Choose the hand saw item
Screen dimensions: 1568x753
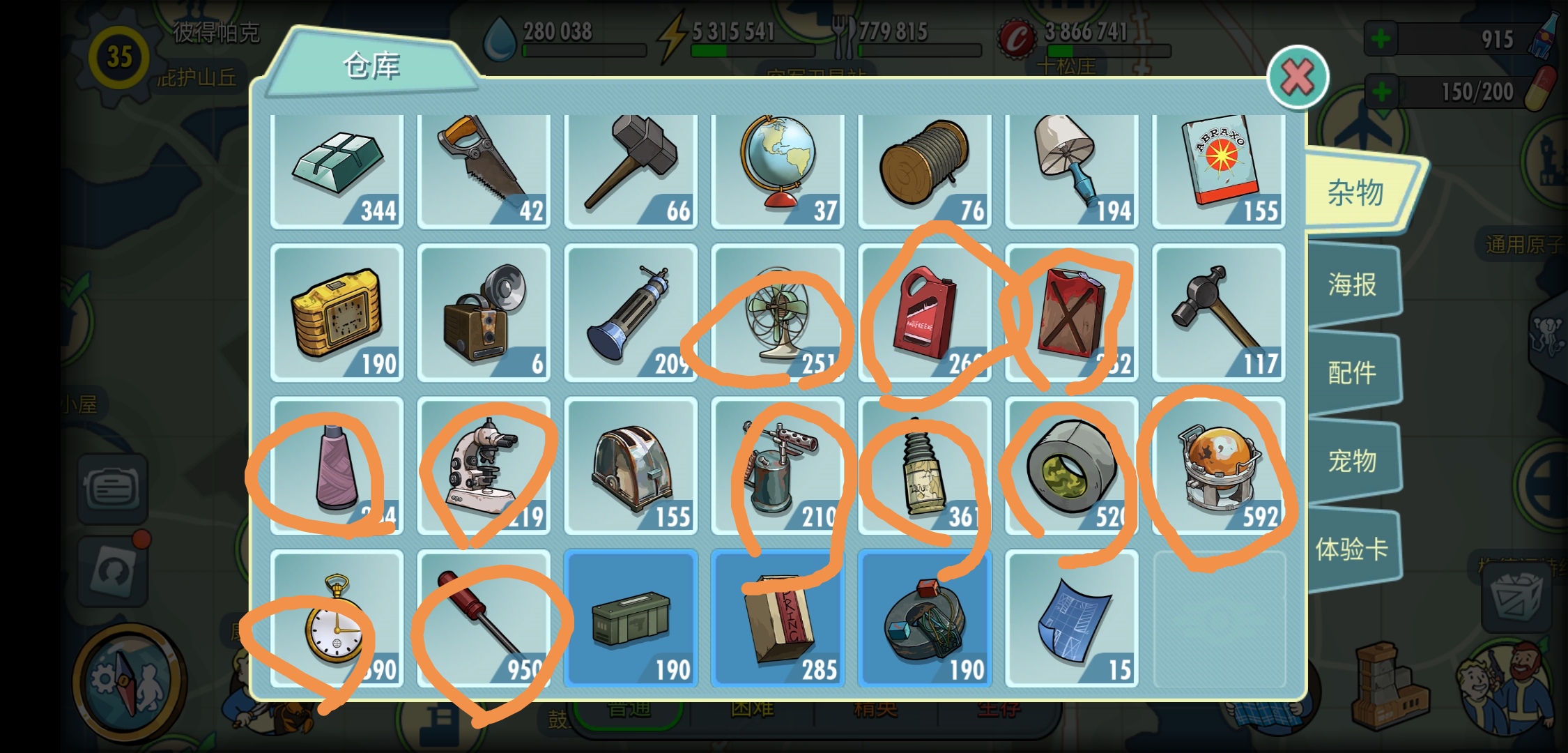(484, 169)
